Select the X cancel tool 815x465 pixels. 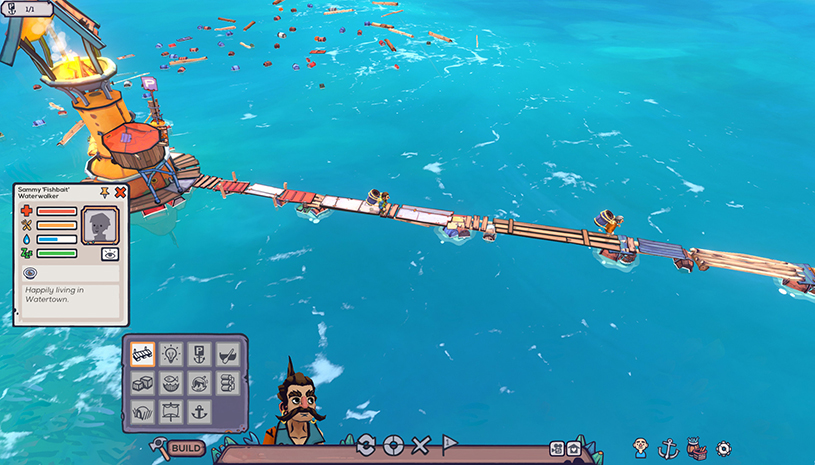click(x=421, y=445)
